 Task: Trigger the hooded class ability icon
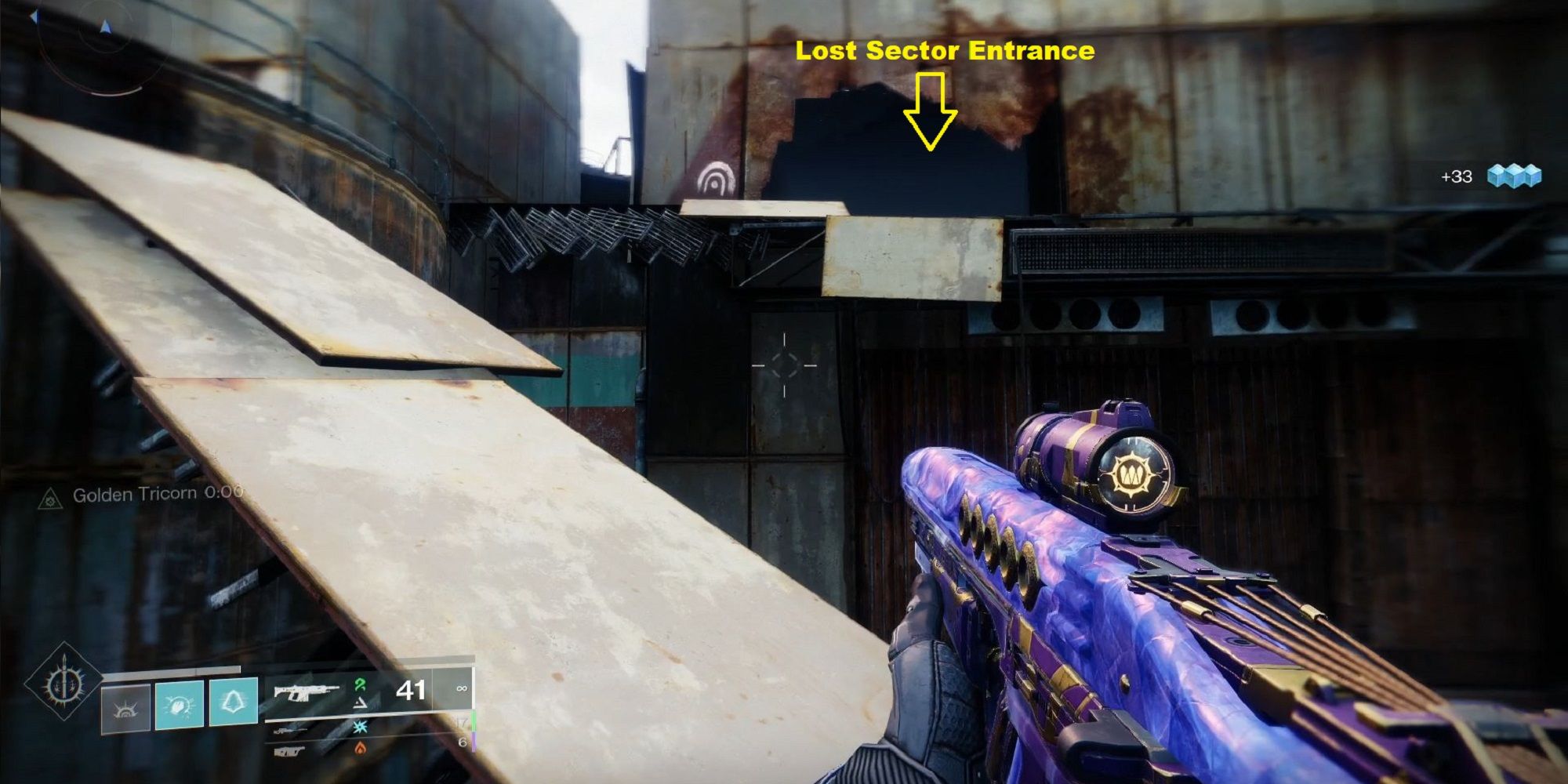(x=234, y=702)
